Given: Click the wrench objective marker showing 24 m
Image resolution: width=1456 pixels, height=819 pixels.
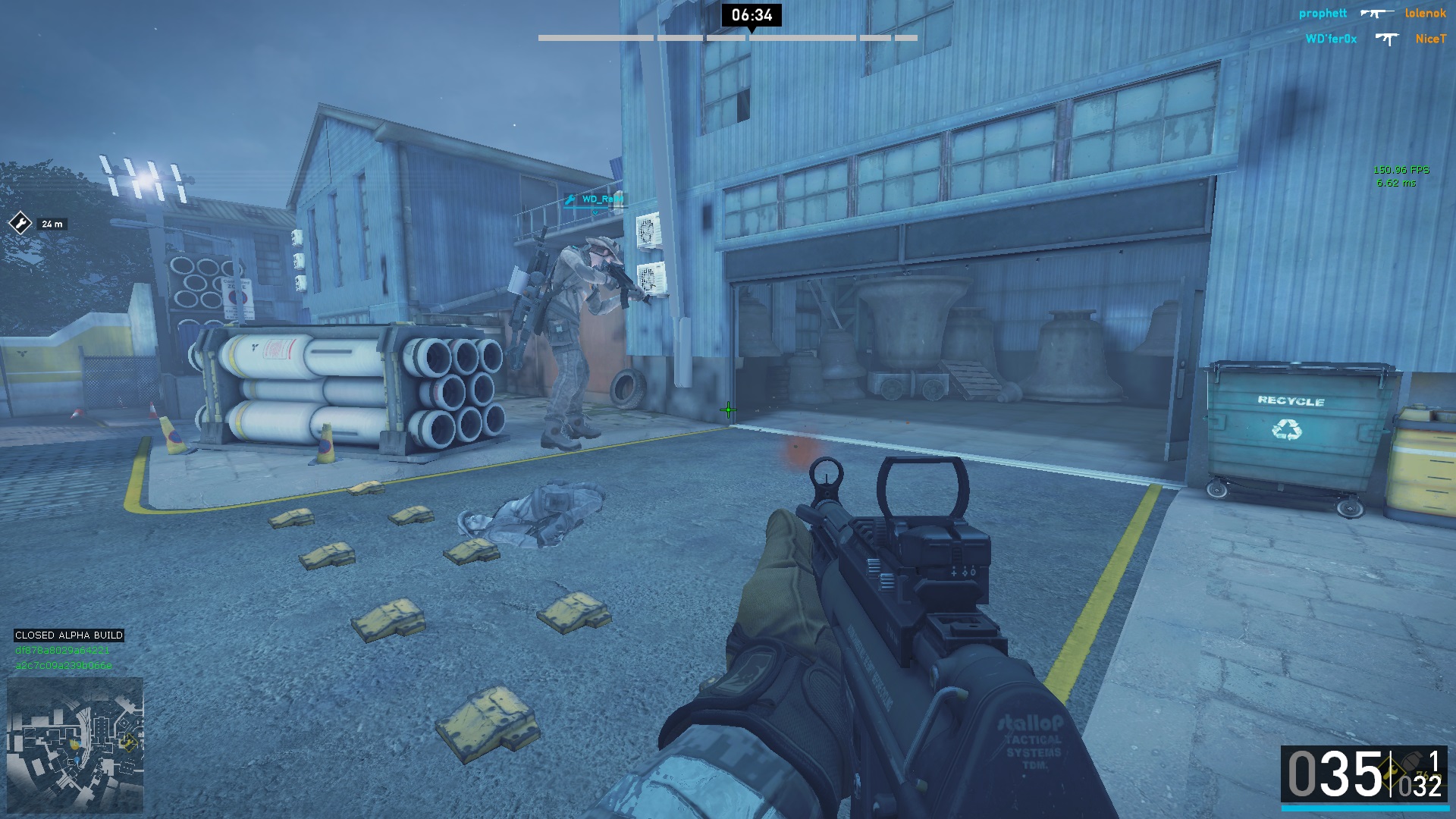Looking at the screenshot, I should click(19, 223).
